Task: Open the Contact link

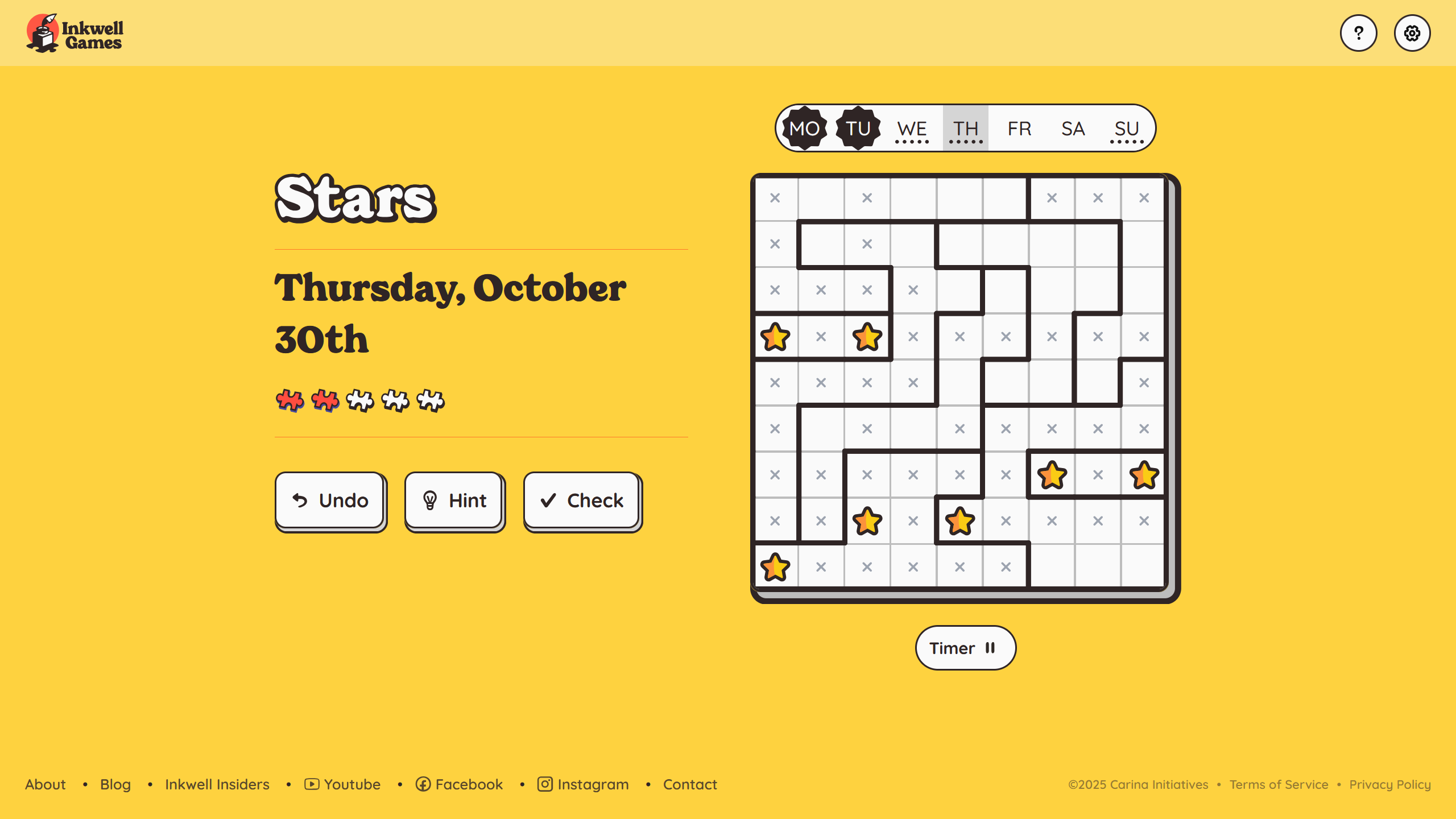Action: pyautogui.click(x=690, y=784)
